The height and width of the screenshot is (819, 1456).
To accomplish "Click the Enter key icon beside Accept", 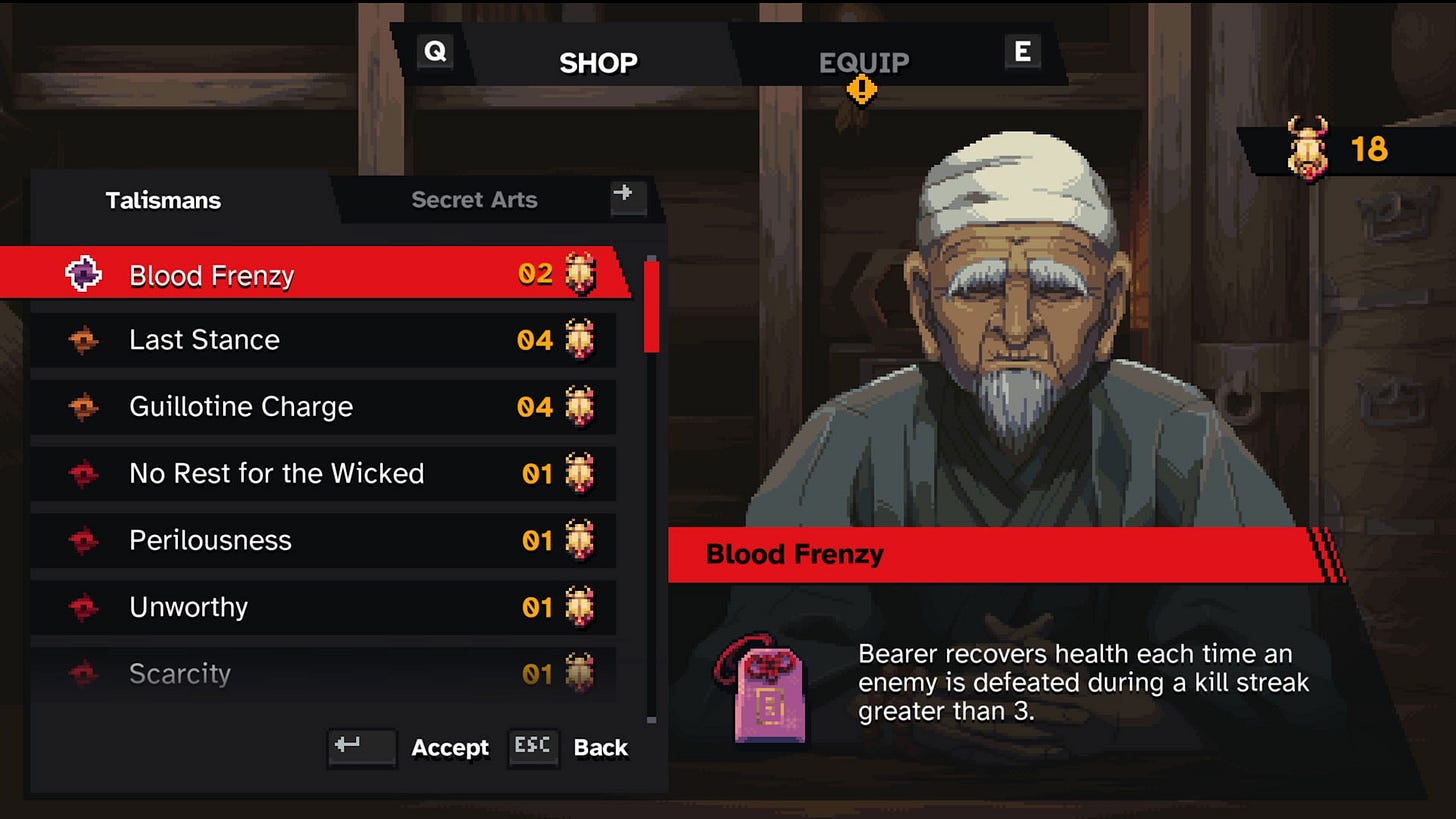I will point(362,748).
